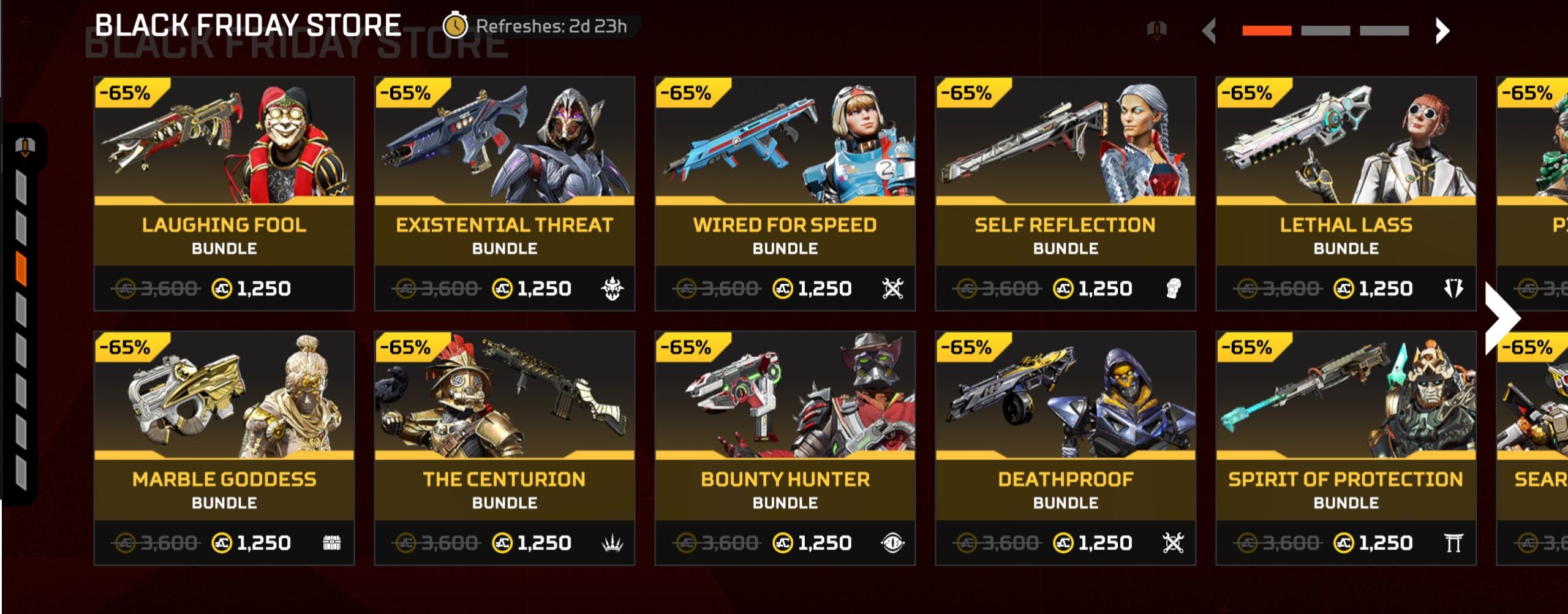Go to the previous store page arrow
Image resolution: width=1568 pixels, height=614 pixels.
[x=1209, y=31]
